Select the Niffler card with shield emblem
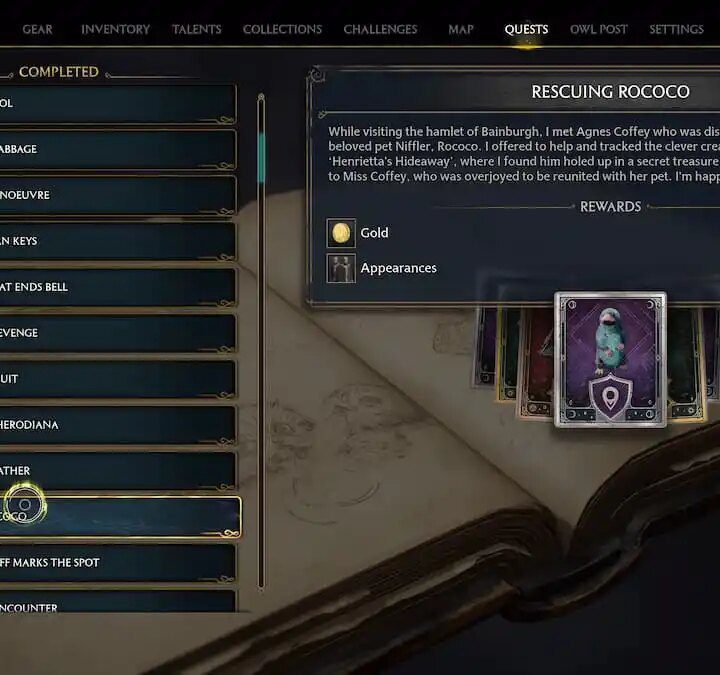This screenshot has height=675, width=720. [x=610, y=360]
